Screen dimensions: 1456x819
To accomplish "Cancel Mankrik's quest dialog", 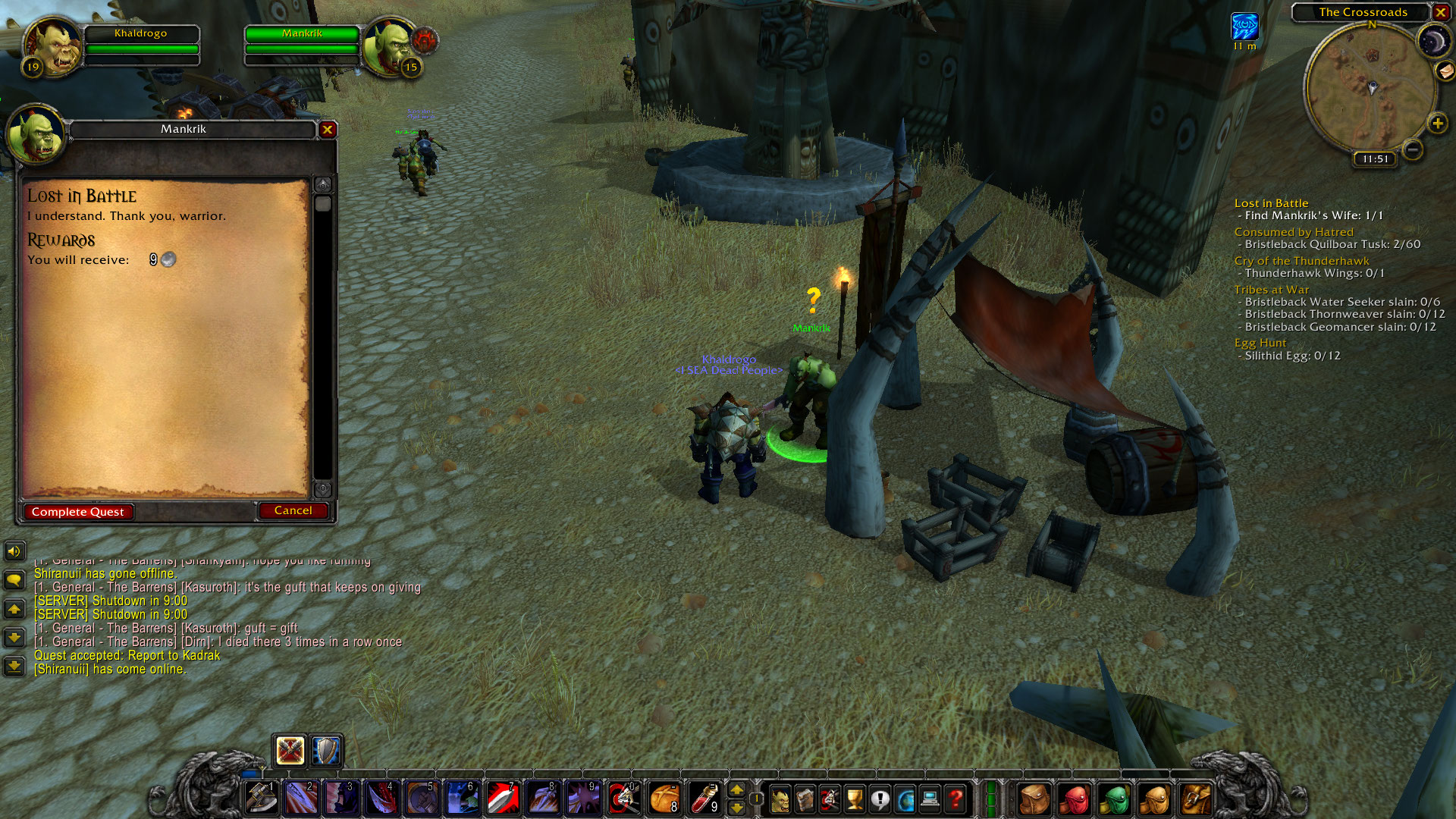I will 293,510.
